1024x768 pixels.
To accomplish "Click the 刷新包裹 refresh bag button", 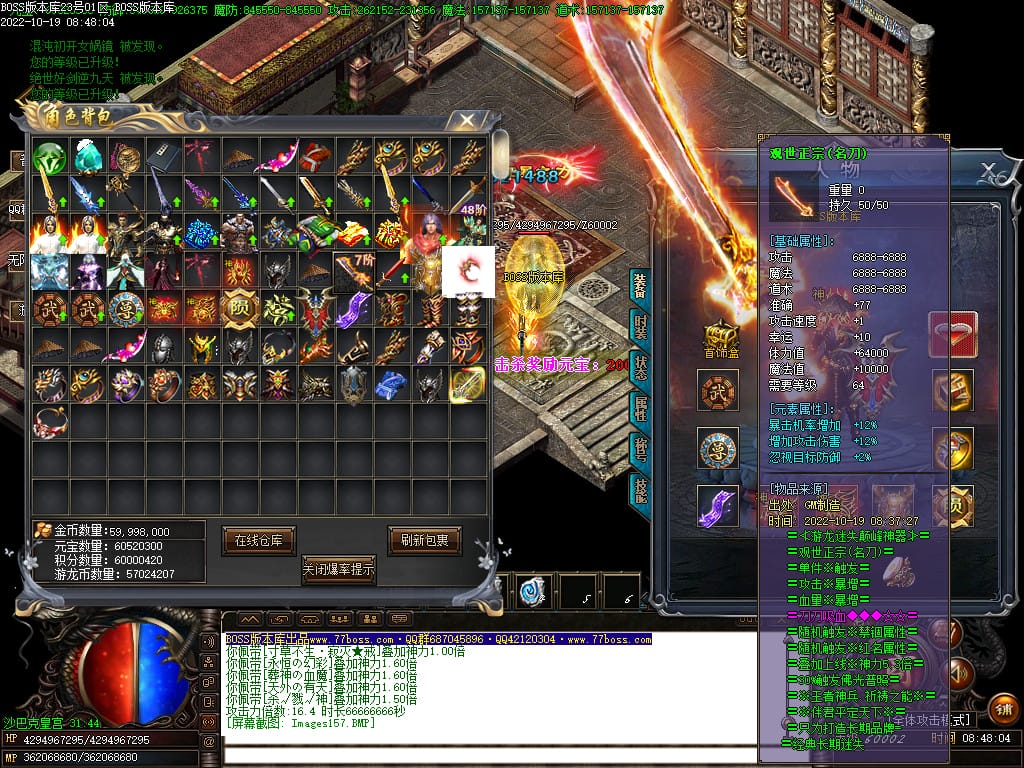I will click(425, 540).
